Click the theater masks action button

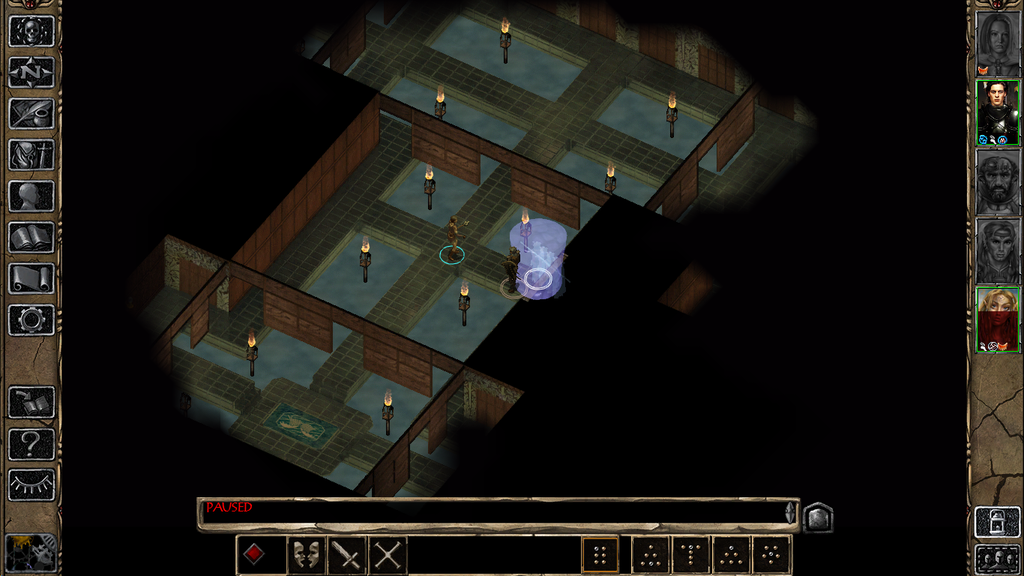click(306, 553)
